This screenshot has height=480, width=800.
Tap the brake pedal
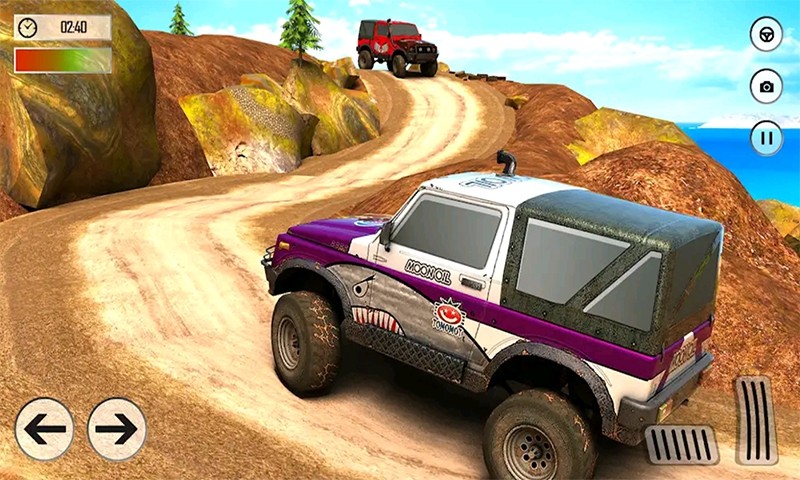681,444
